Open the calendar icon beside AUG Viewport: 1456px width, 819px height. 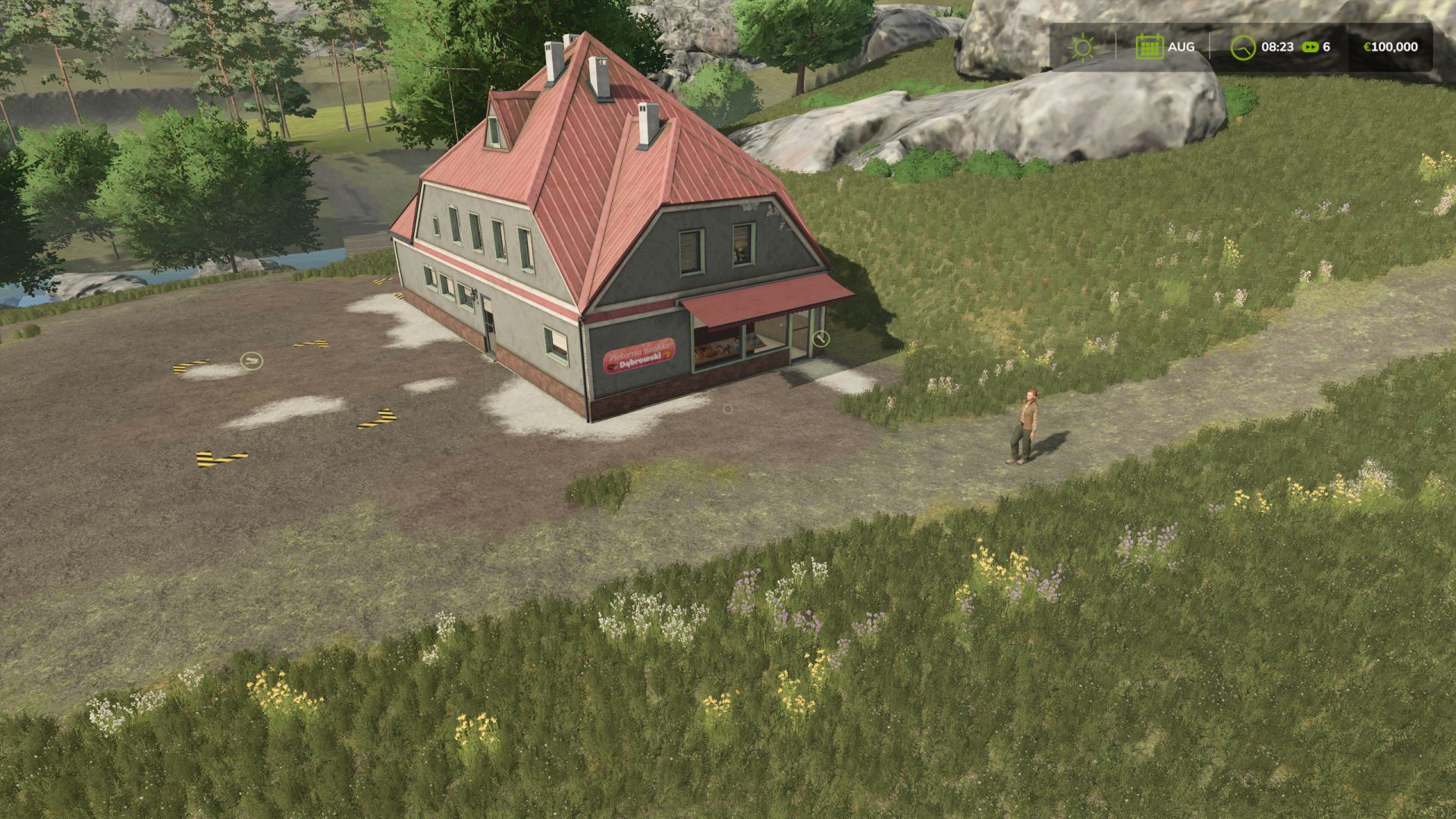1149,47
